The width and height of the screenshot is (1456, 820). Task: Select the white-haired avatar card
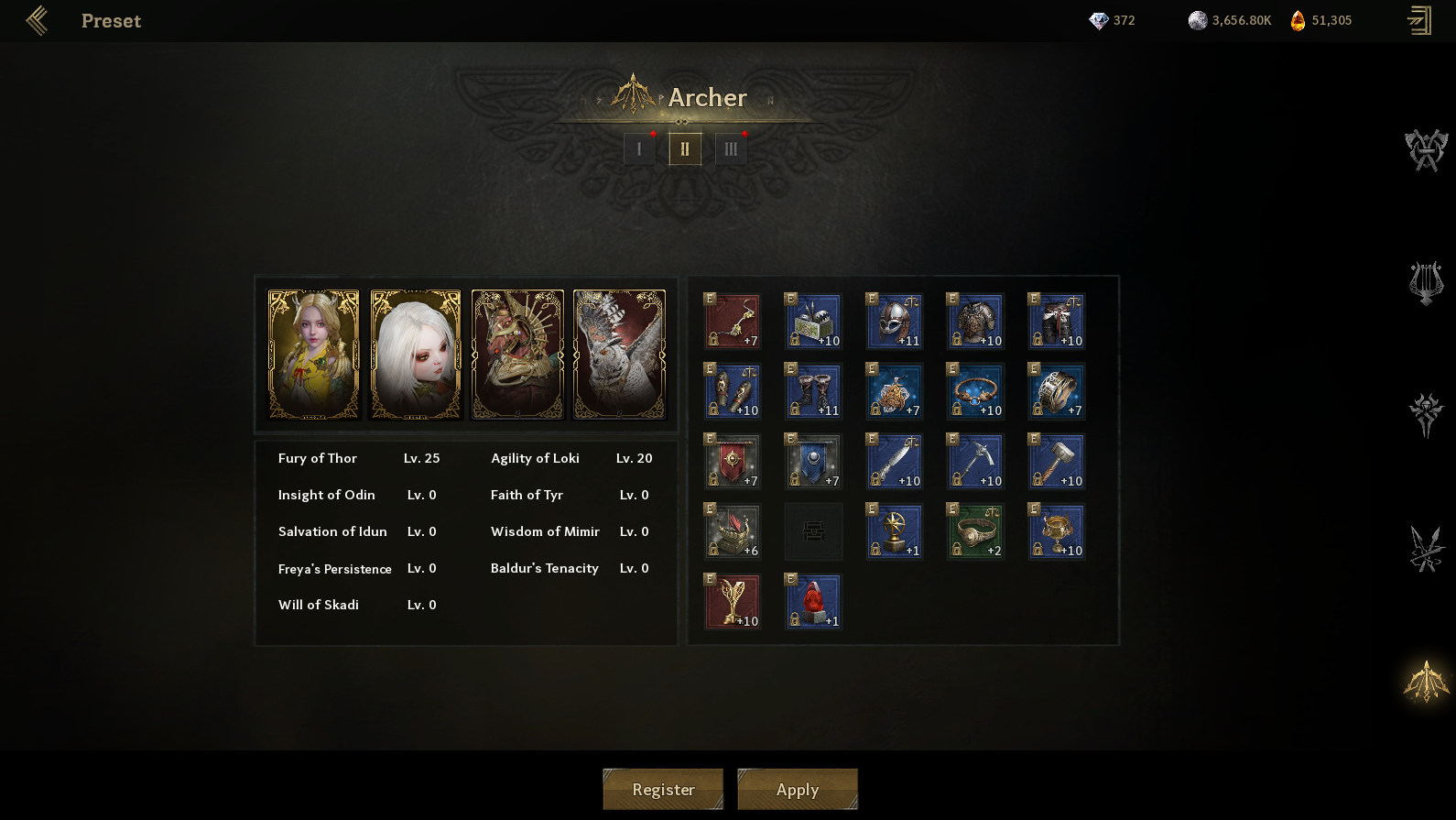click(x=416, y=355)
